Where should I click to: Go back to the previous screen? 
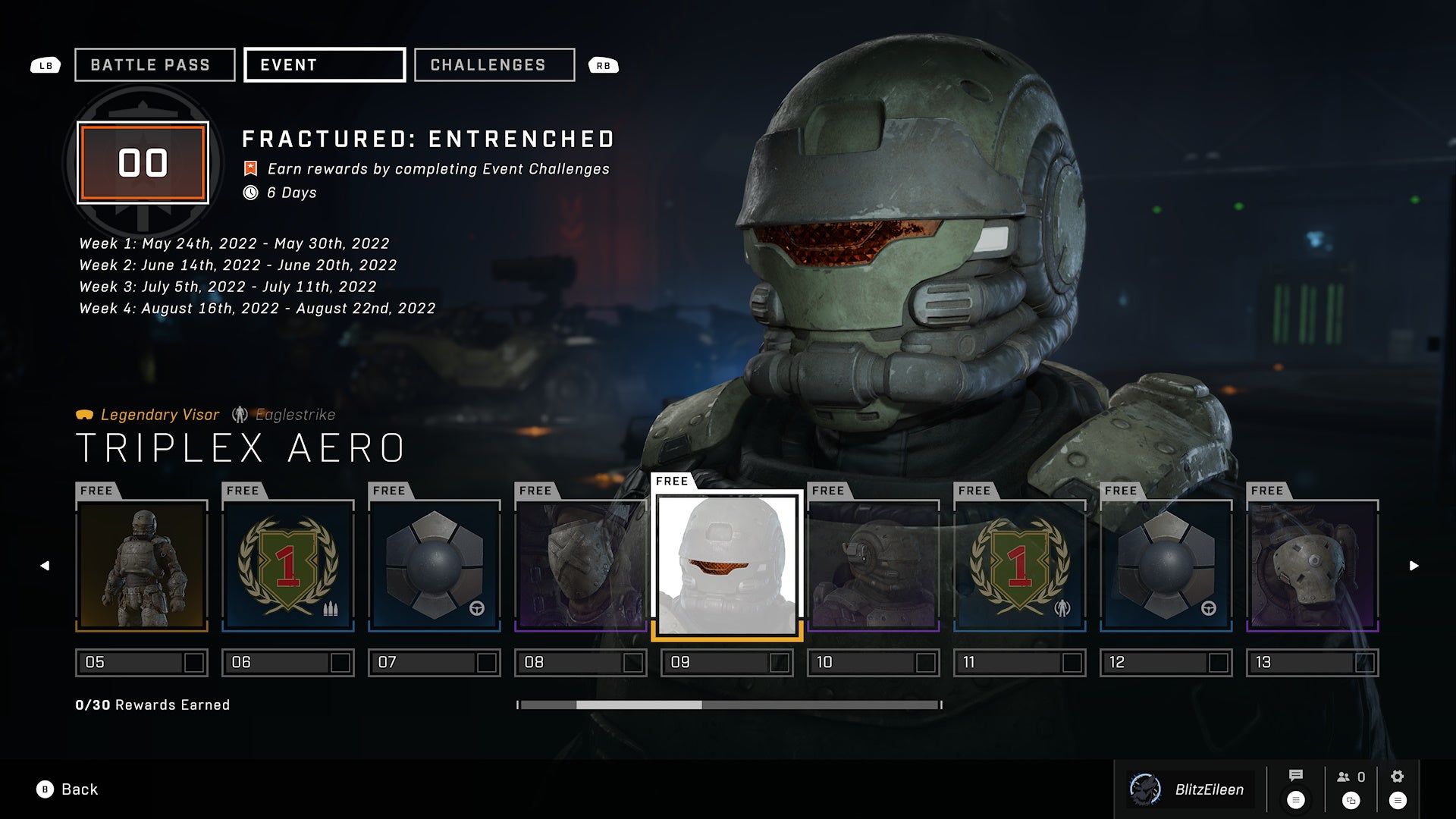pos(67,789)
